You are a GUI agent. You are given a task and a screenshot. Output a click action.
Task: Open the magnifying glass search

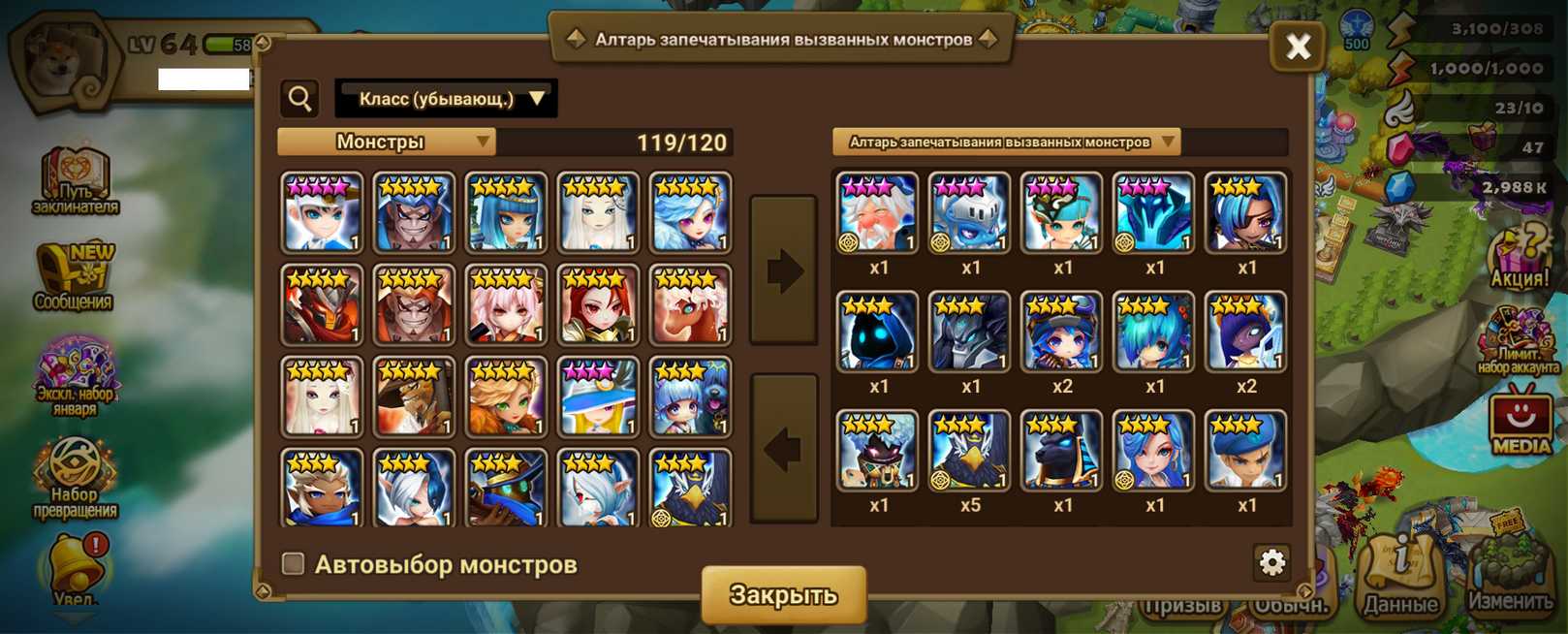tap(300, 99)
